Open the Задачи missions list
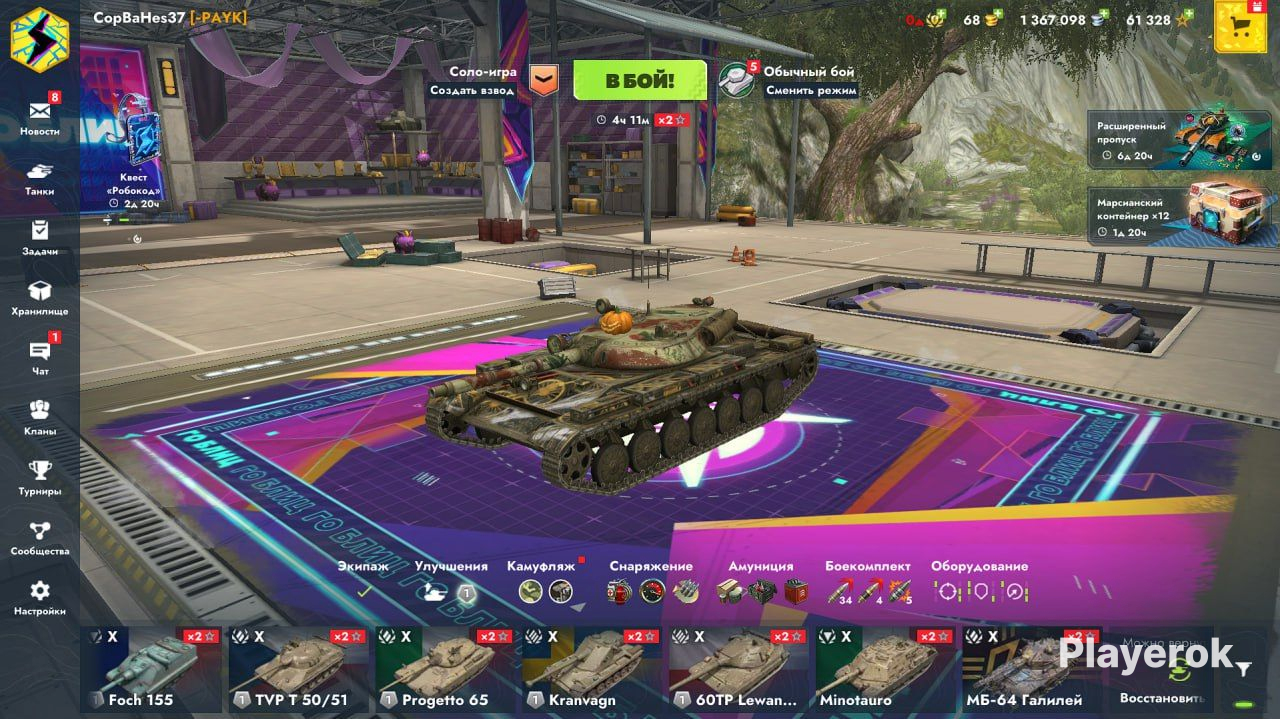The height and width of the screenshot is (719, 1280). pyautogui.click(x=40, y=236)
